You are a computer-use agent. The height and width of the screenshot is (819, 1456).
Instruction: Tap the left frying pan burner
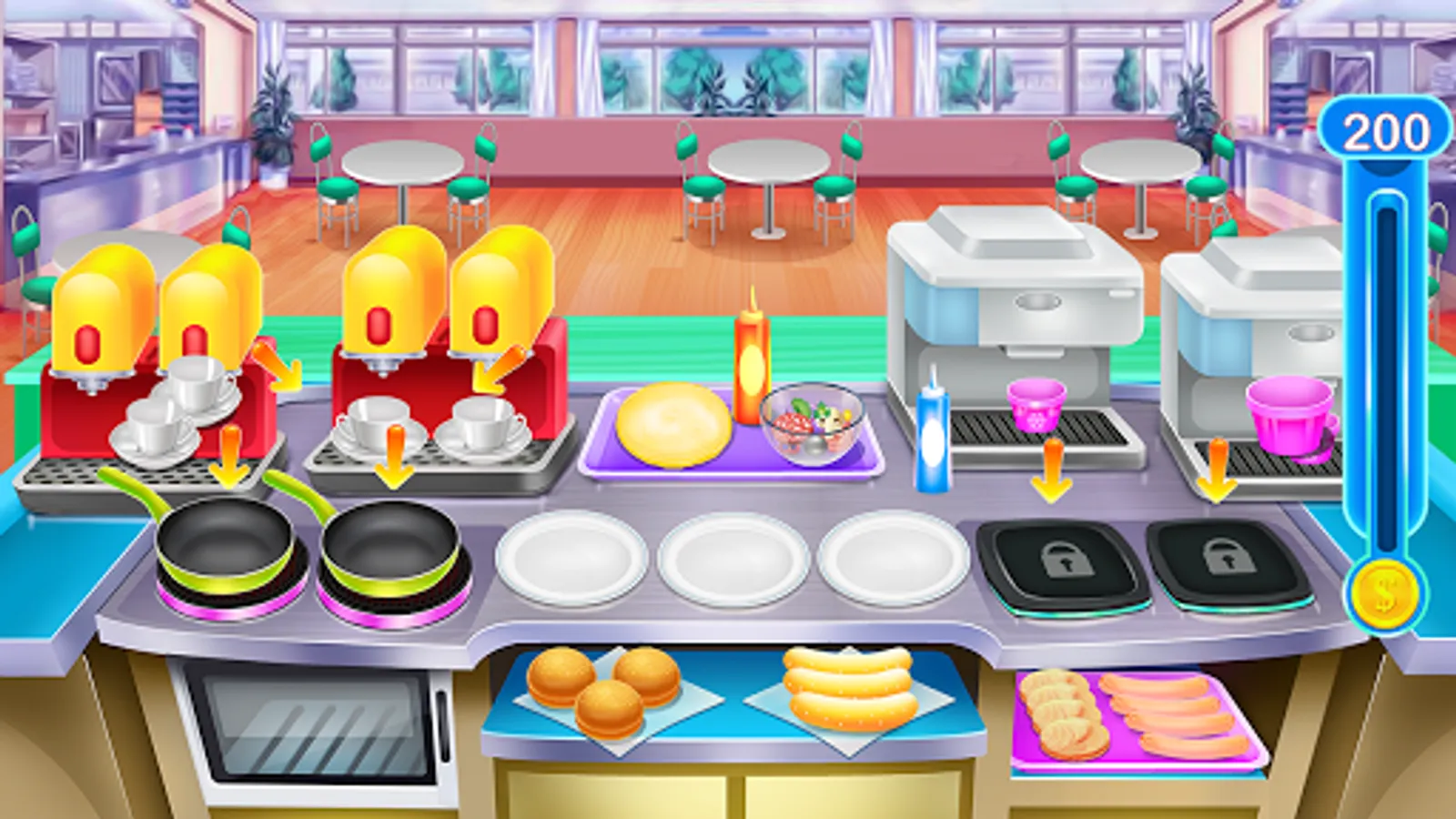(223, 551)
